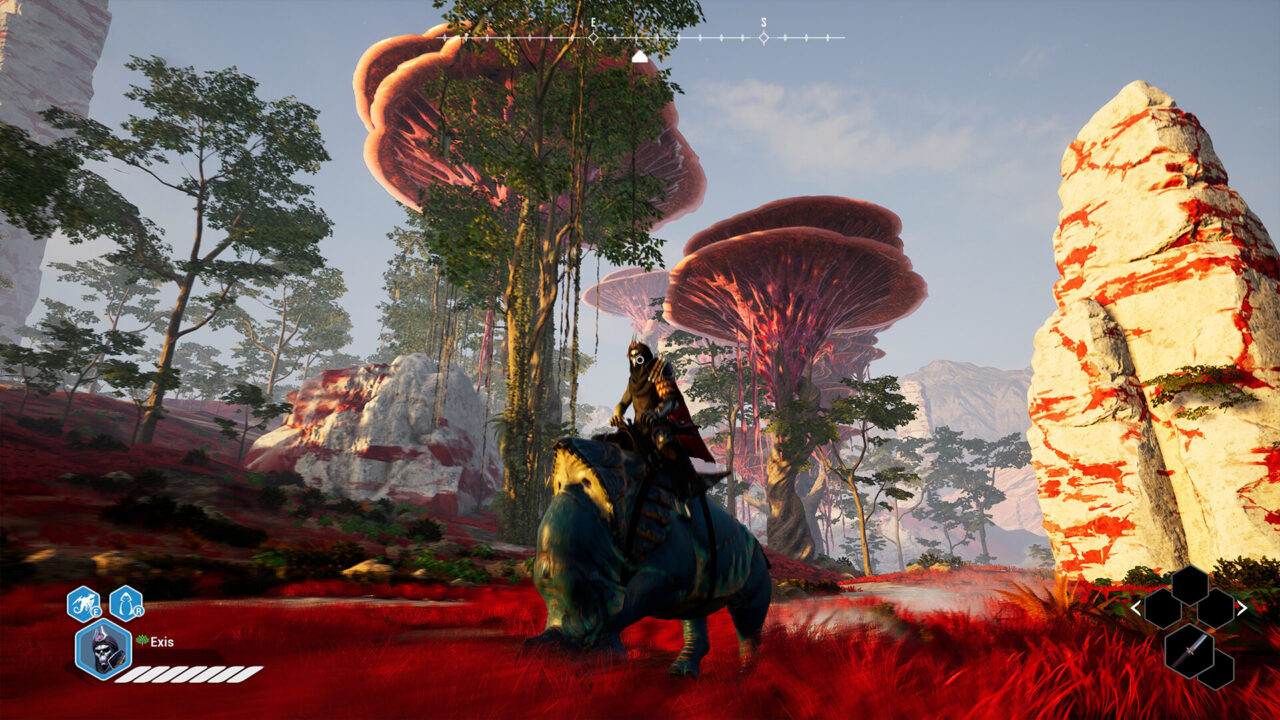Select the top empty weapon slot hexagon

coord(1189,583)
